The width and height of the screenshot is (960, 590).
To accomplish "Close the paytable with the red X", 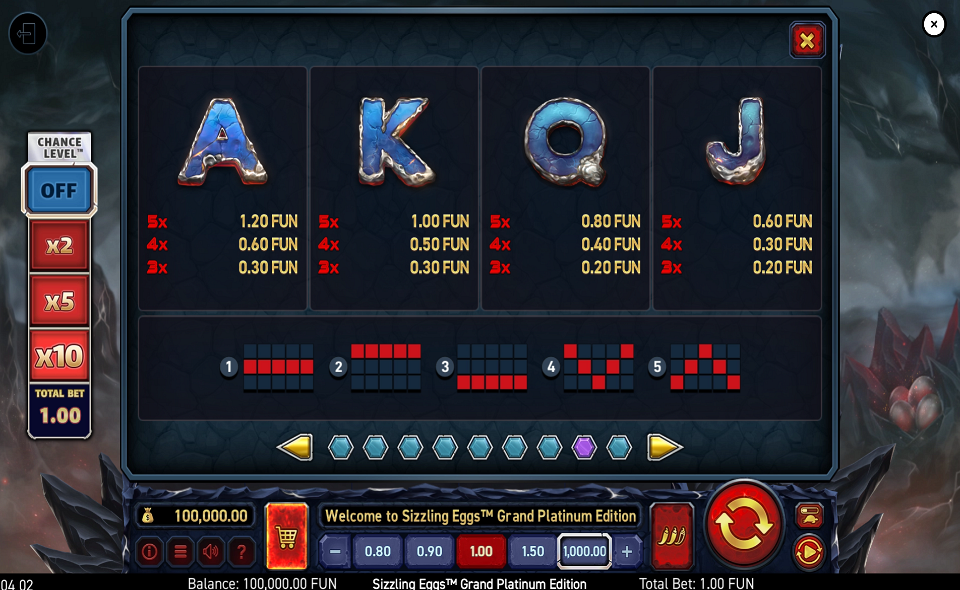I will click(x=806, y=40).
